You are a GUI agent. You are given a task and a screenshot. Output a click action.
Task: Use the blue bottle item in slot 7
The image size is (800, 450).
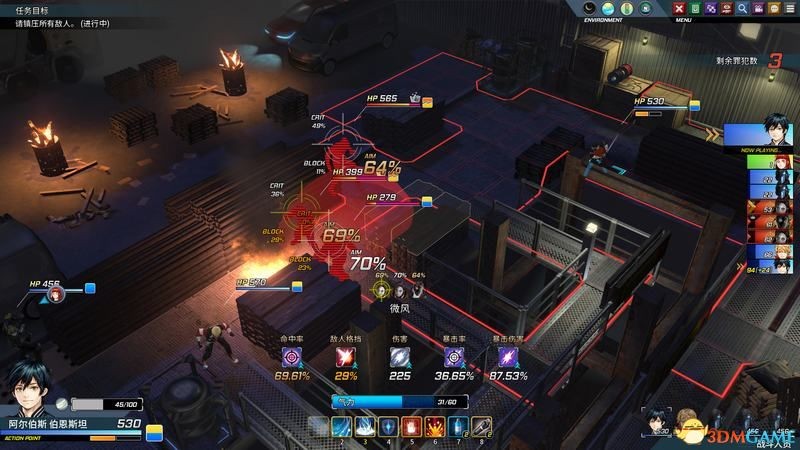pyautogui.click(x=457, y=427)
